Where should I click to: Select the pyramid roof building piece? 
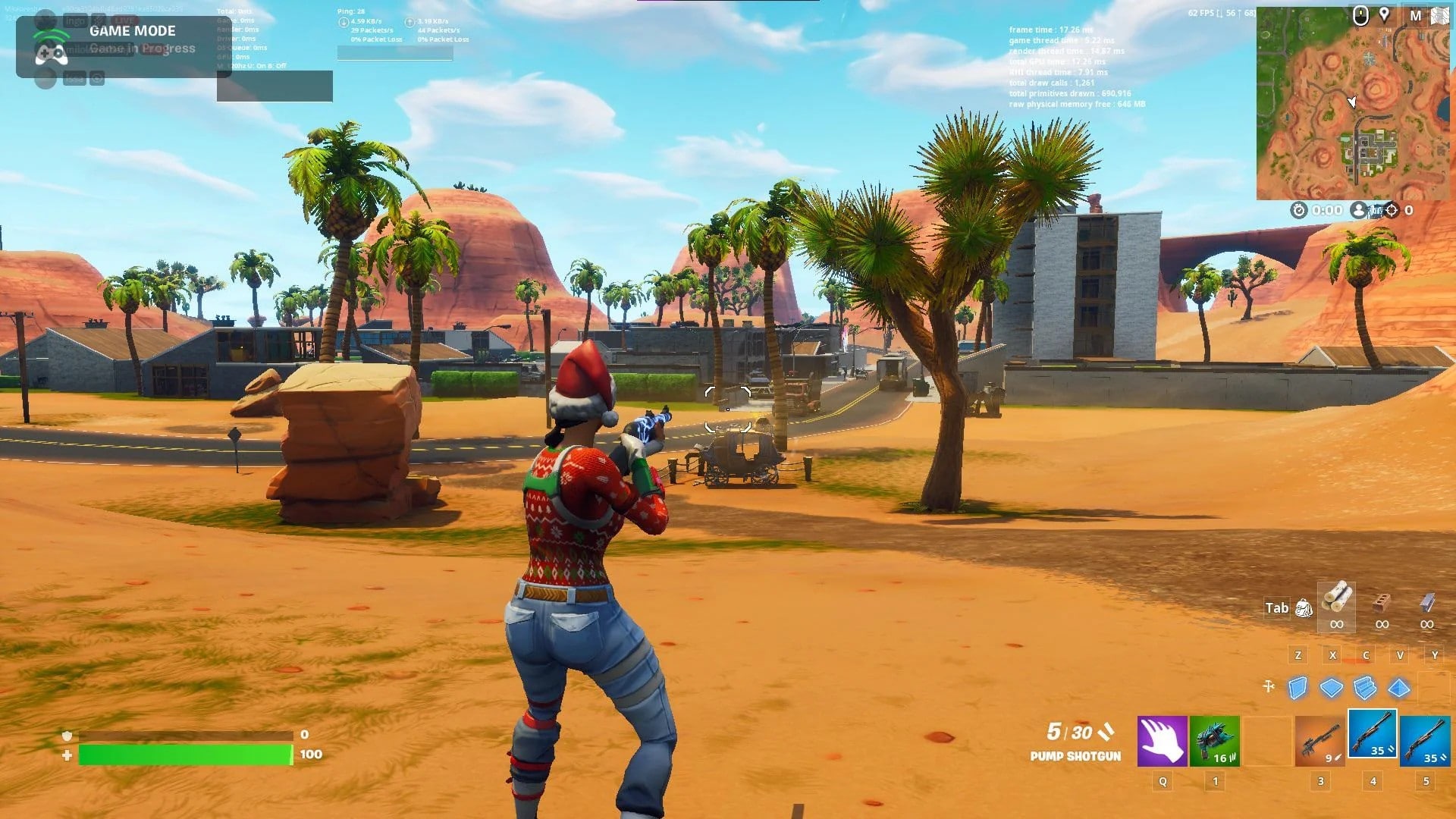[x=1398, y=687]
